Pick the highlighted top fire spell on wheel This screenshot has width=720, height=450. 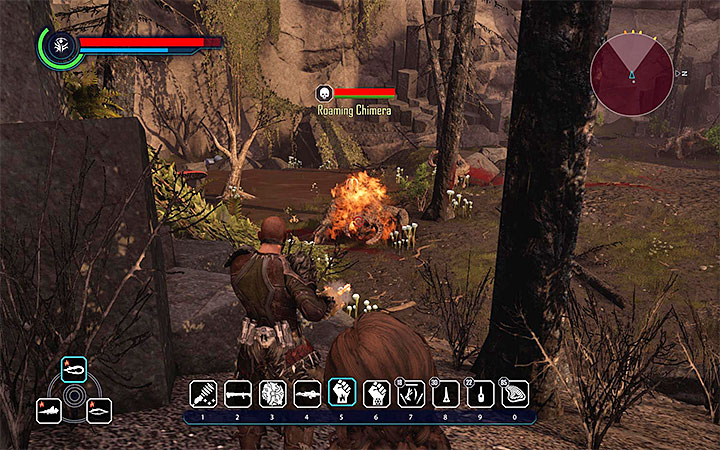pyautogui.click(x=74, y=370)
